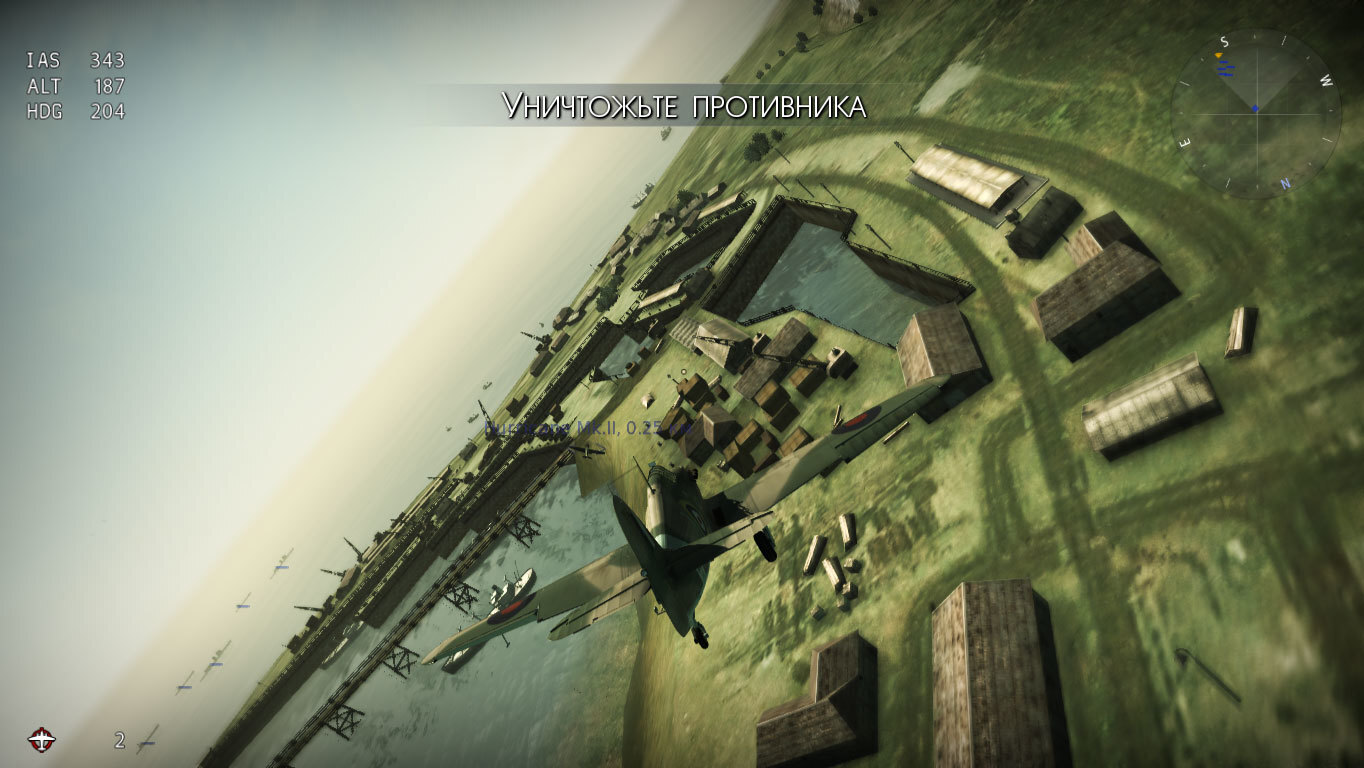The height and width of the screenshot is (768, 1364).
Task: Click the circular compass radar minimap
Action: tap(1256, 112)
